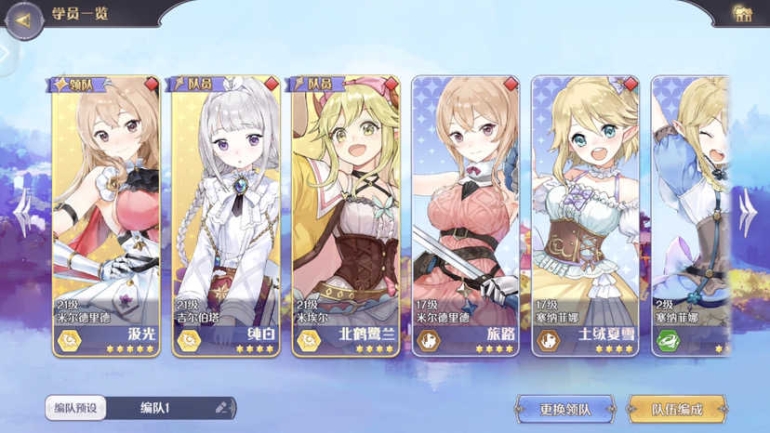The width and height of the screenshot is (770, 433).
Task: Open the home icon in the top-right corner
Action: coord(742,14)
